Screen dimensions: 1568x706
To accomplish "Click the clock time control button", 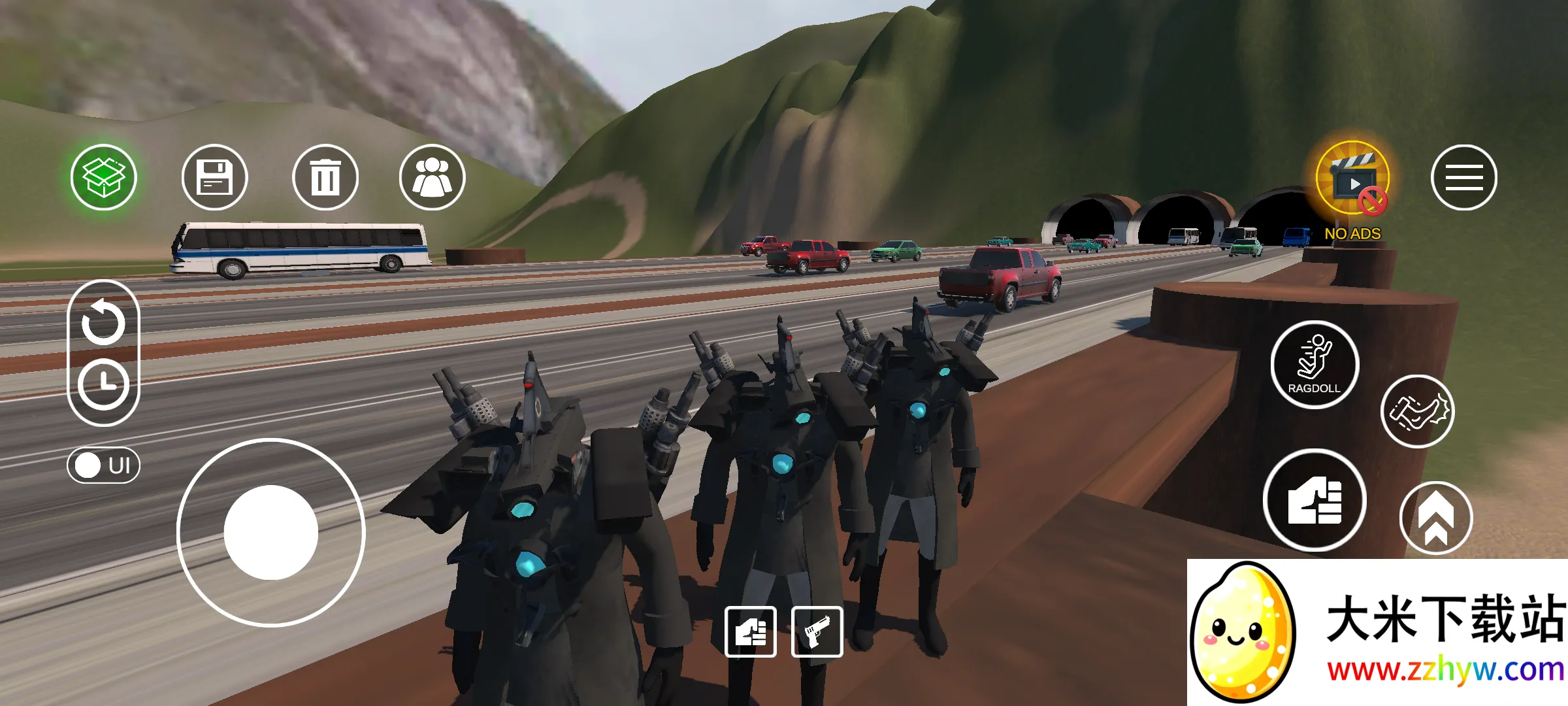I will tap(103, 384).
